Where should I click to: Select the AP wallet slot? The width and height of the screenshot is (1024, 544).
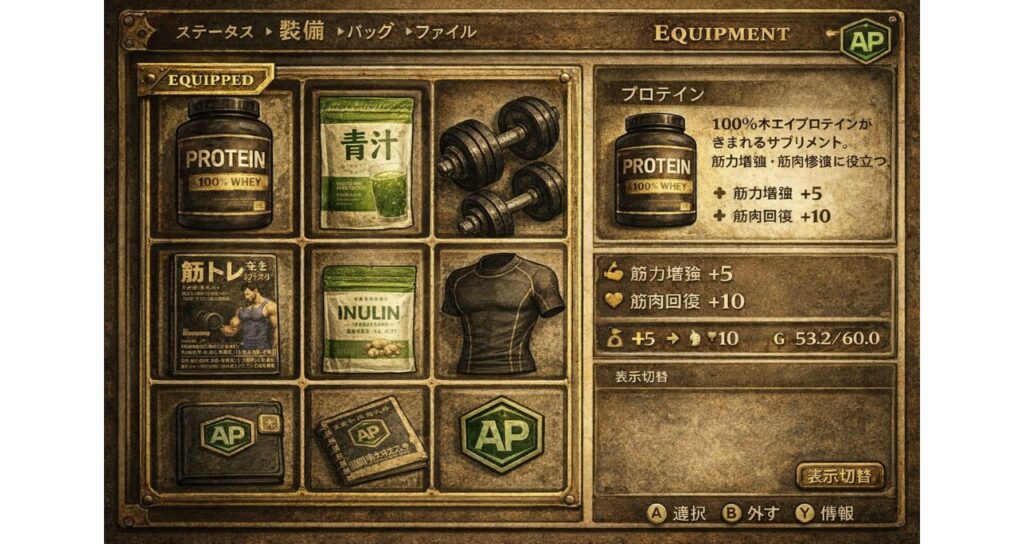[x=225, y=438]
